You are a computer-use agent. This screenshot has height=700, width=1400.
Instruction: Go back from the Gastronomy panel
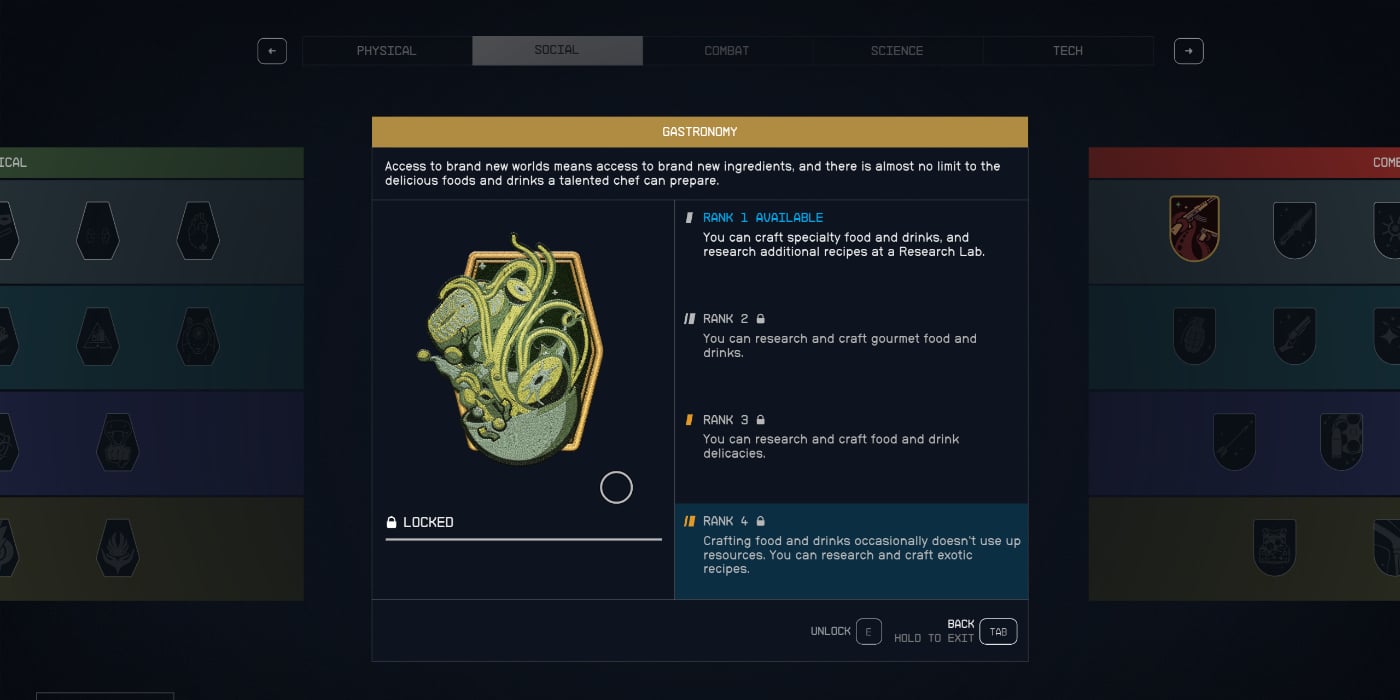click(997, 632)
